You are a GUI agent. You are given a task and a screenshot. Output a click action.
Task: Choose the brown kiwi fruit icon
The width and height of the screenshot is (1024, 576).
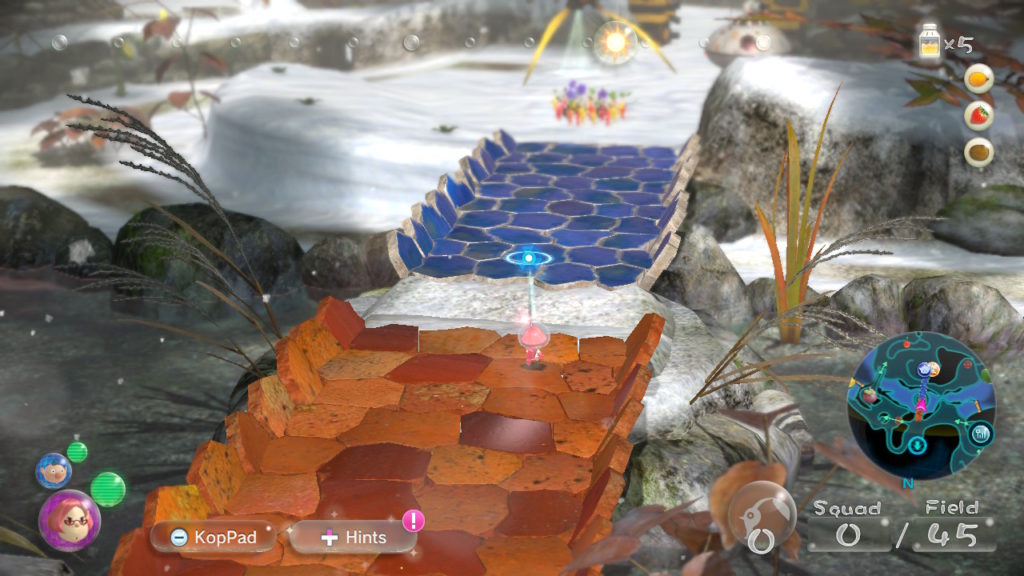click(978, 151)
